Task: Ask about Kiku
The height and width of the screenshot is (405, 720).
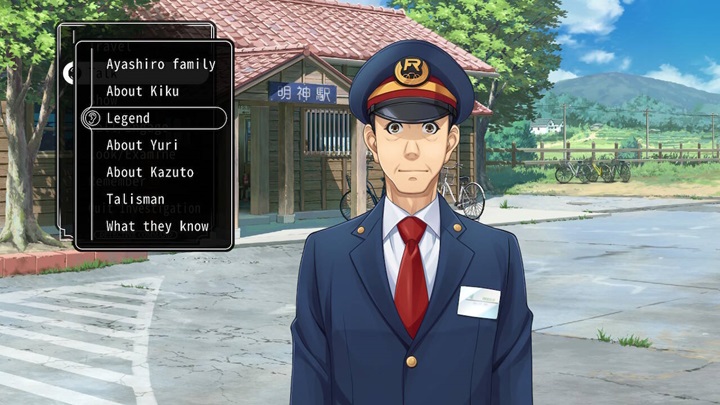Action: coord(142,91)
